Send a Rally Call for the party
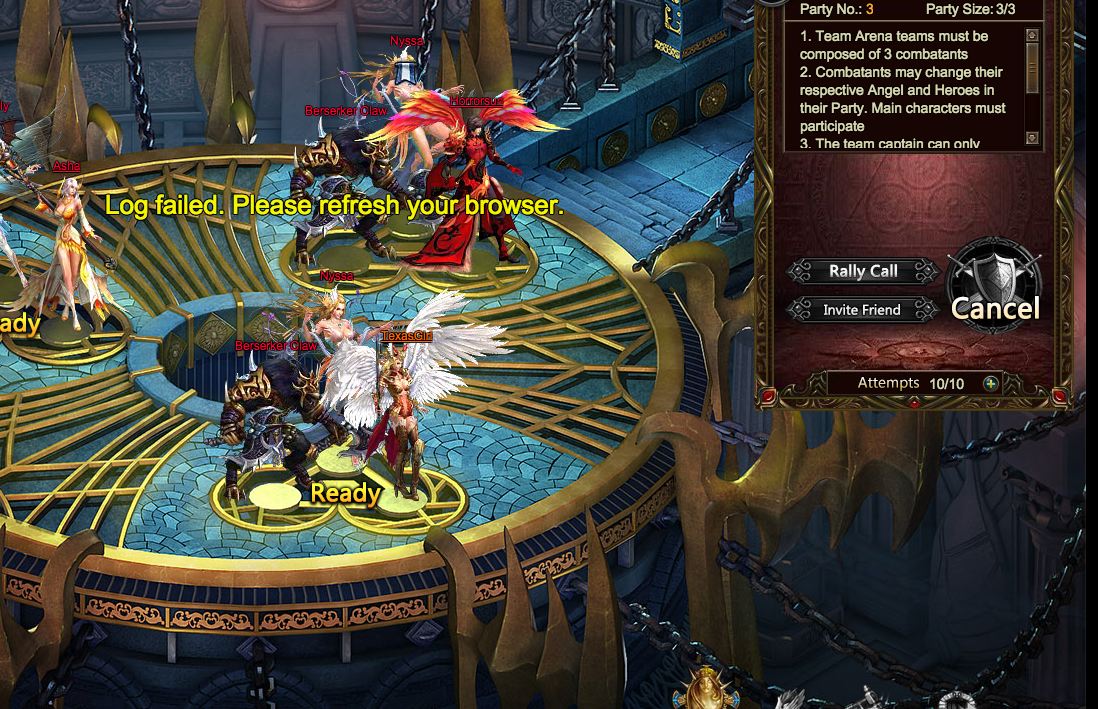The width and height of the screenshot is (1098, 709). point(863,271)
